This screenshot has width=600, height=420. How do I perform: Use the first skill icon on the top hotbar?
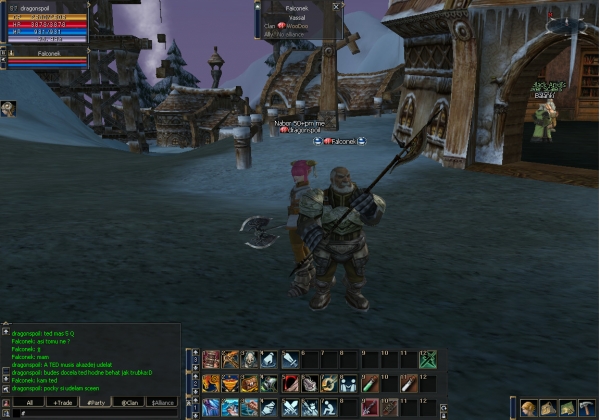pos(211,359)
